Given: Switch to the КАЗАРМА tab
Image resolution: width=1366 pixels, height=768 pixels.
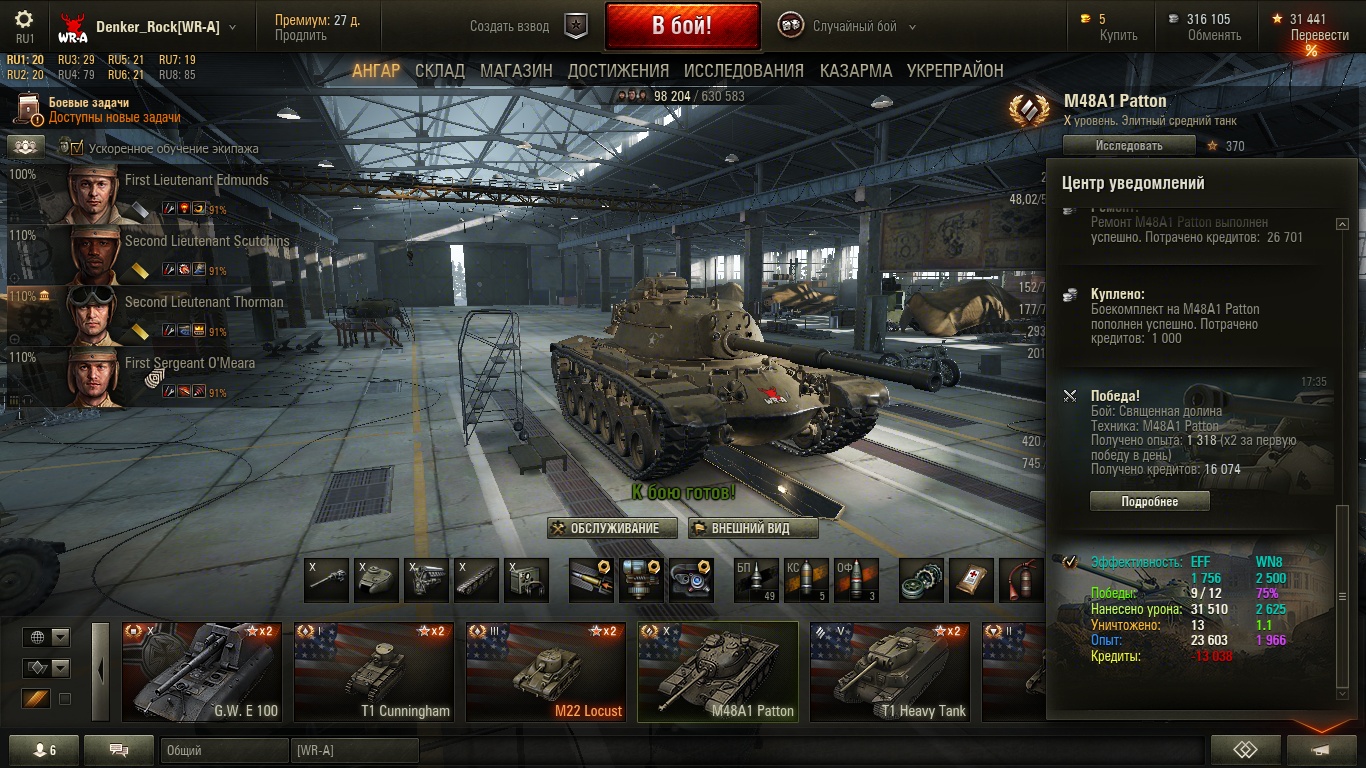Looking at the screenshot, I should coord(856,71).
